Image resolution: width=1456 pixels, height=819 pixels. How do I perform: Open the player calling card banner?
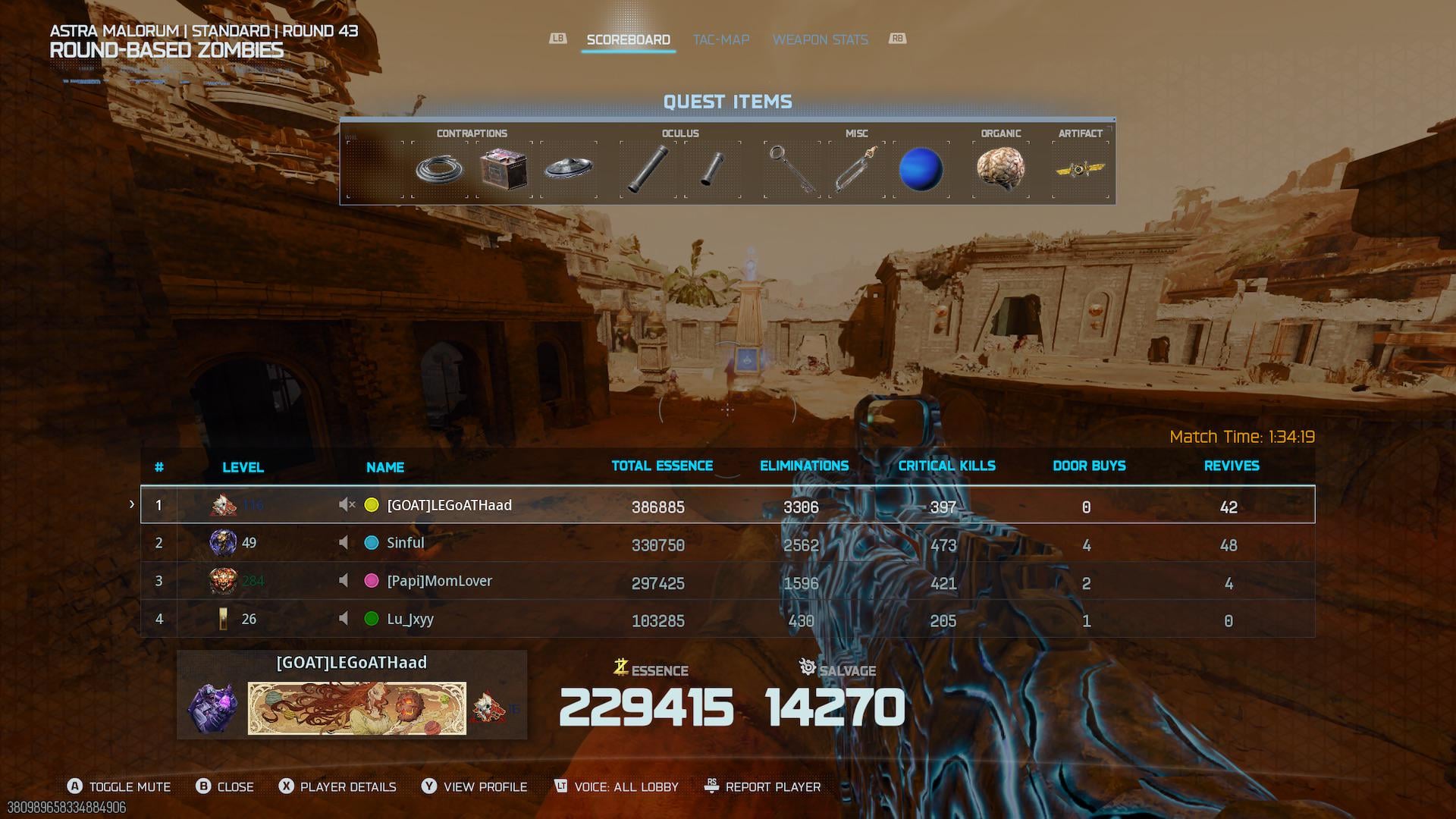coord(356,708)
